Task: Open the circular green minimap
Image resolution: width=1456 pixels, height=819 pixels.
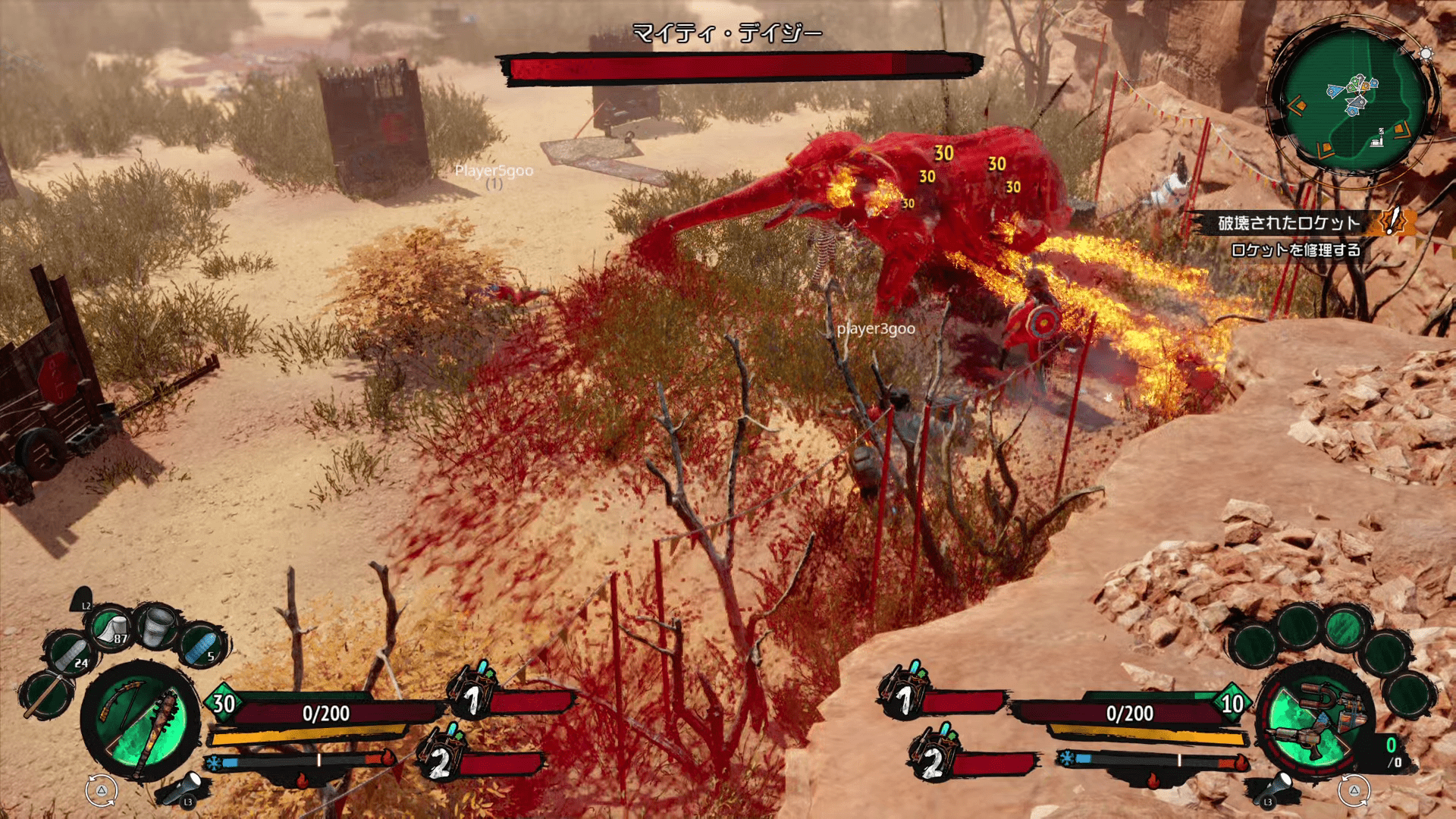Action: [x=1354, y=102]
